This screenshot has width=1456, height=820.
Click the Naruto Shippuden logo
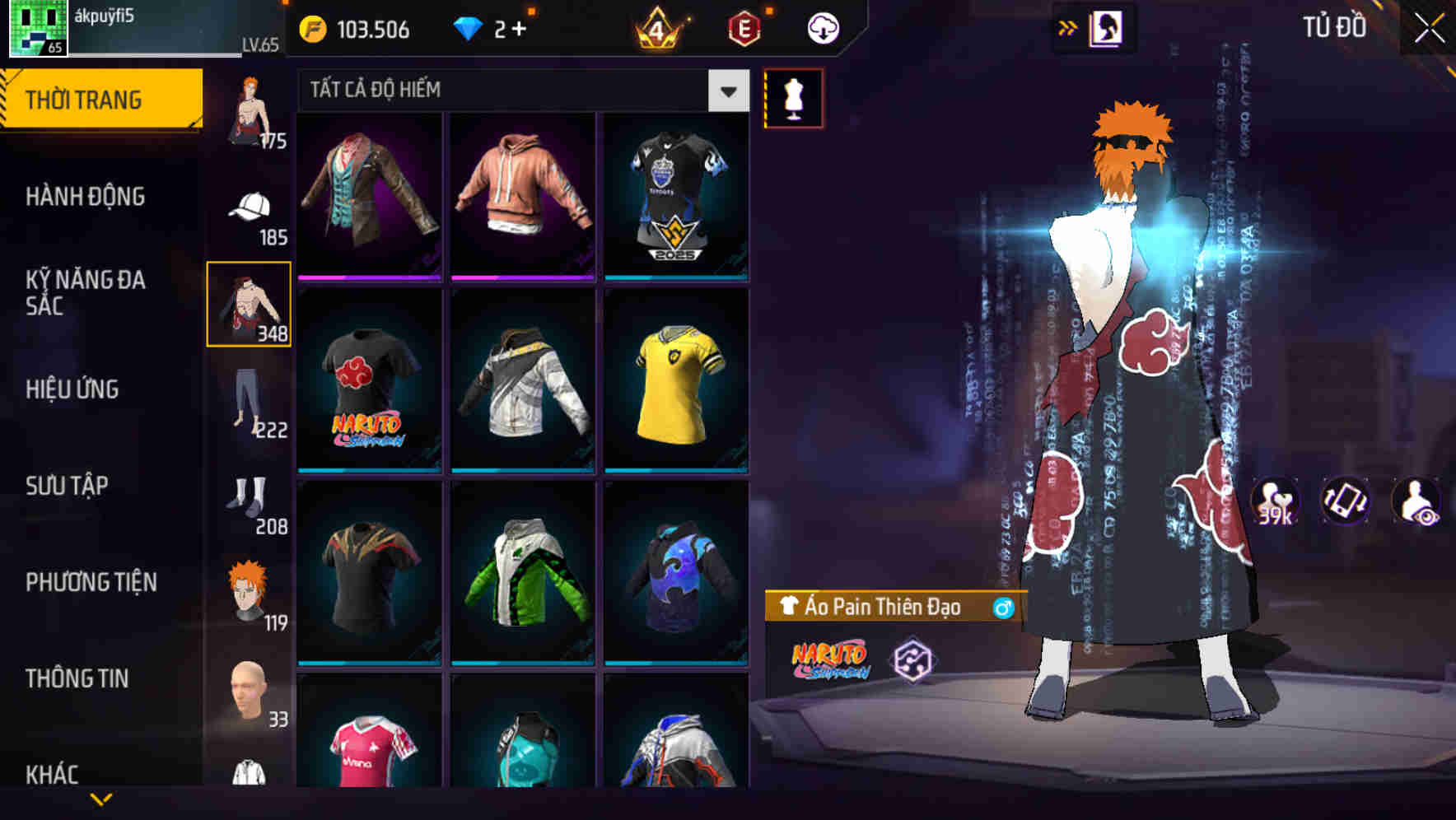click(832, 660)
